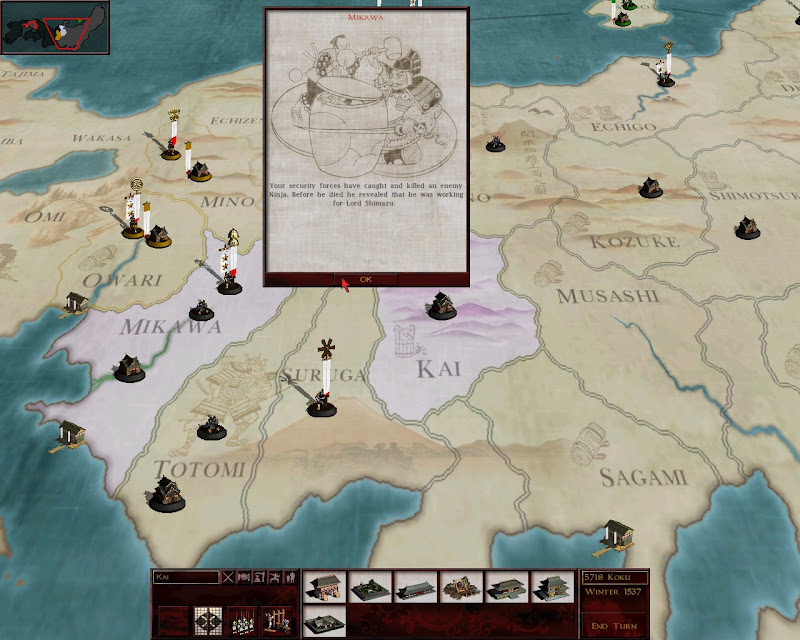This screenshot has height=640, width=800.
Task: Choose the walled garden building thumbnail
Action: [369, 587]
